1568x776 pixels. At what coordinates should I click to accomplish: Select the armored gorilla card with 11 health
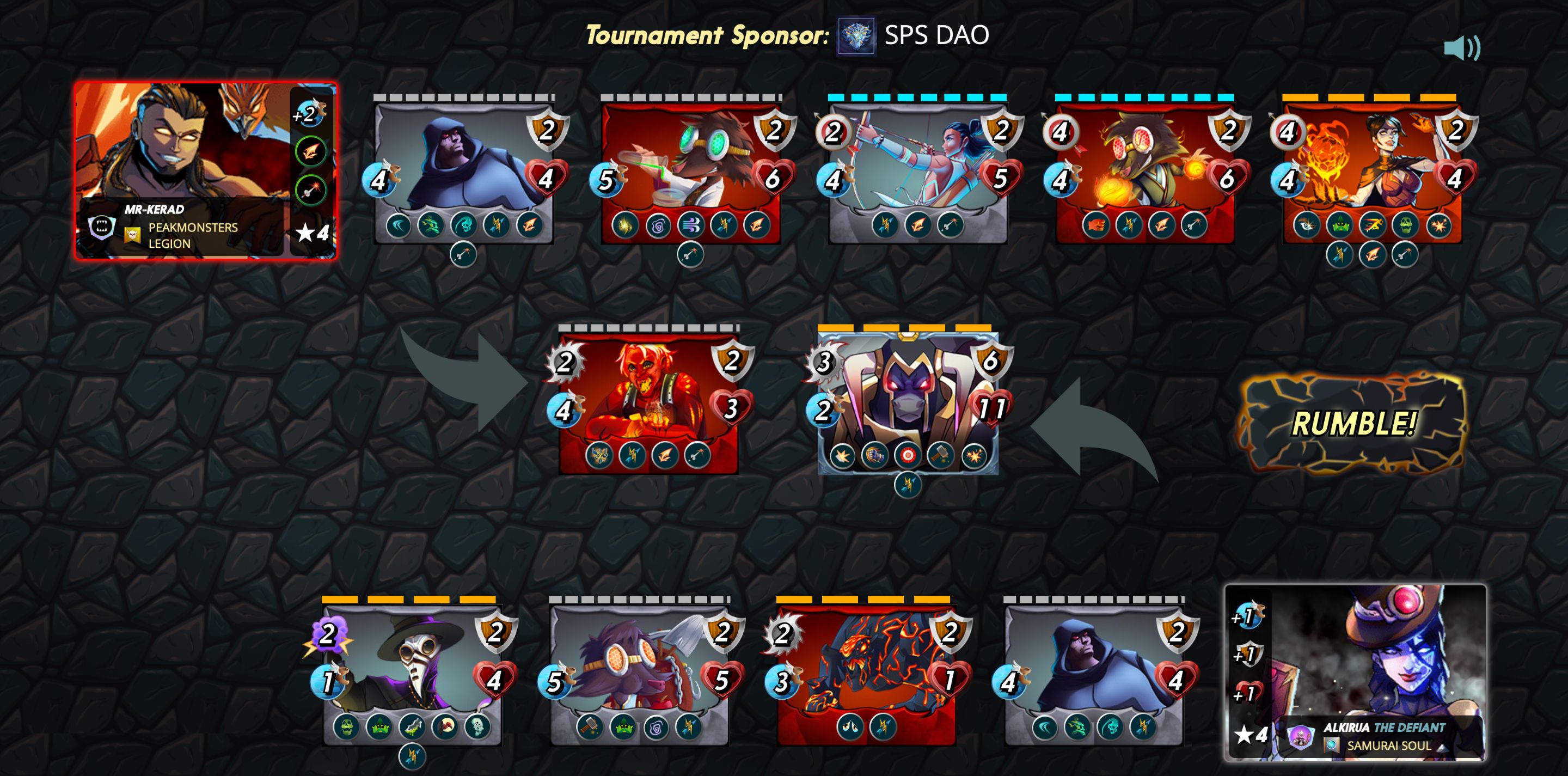[908, 402]
